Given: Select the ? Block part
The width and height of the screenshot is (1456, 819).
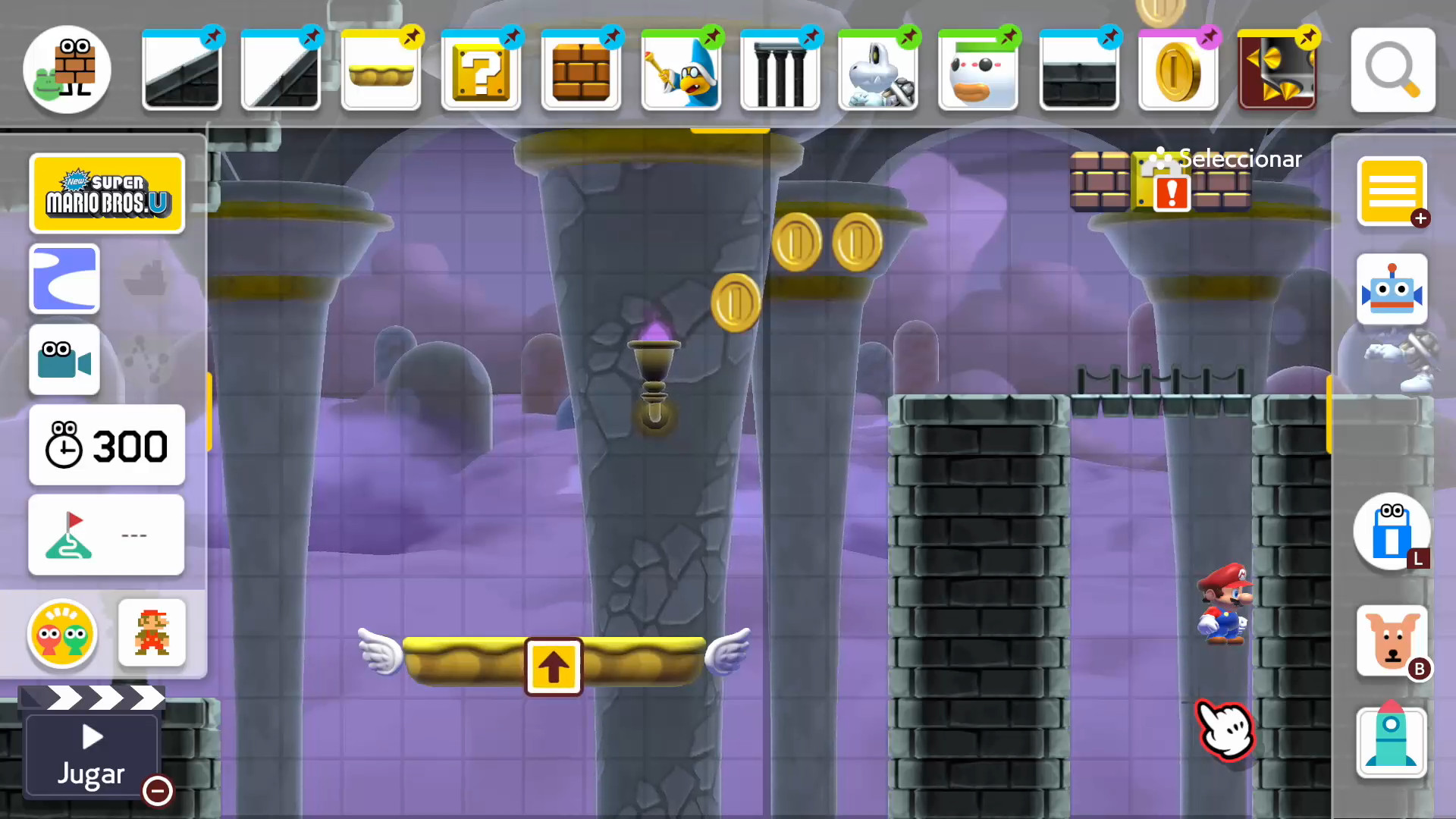Looking at the screenshot, I should [x=481, y=70].
